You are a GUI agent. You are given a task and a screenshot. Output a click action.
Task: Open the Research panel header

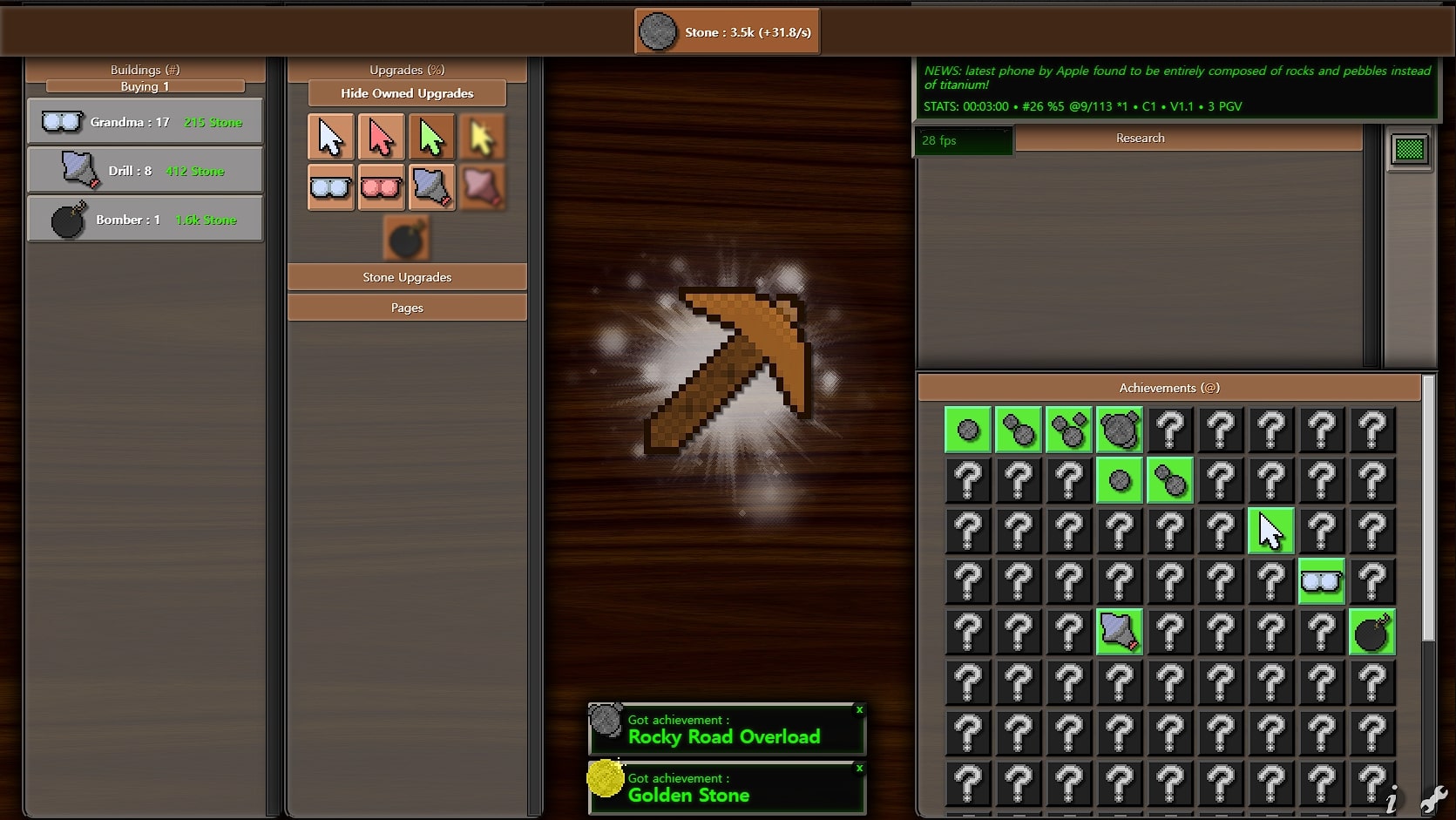pyautogui.click(x=1140, y=138)
